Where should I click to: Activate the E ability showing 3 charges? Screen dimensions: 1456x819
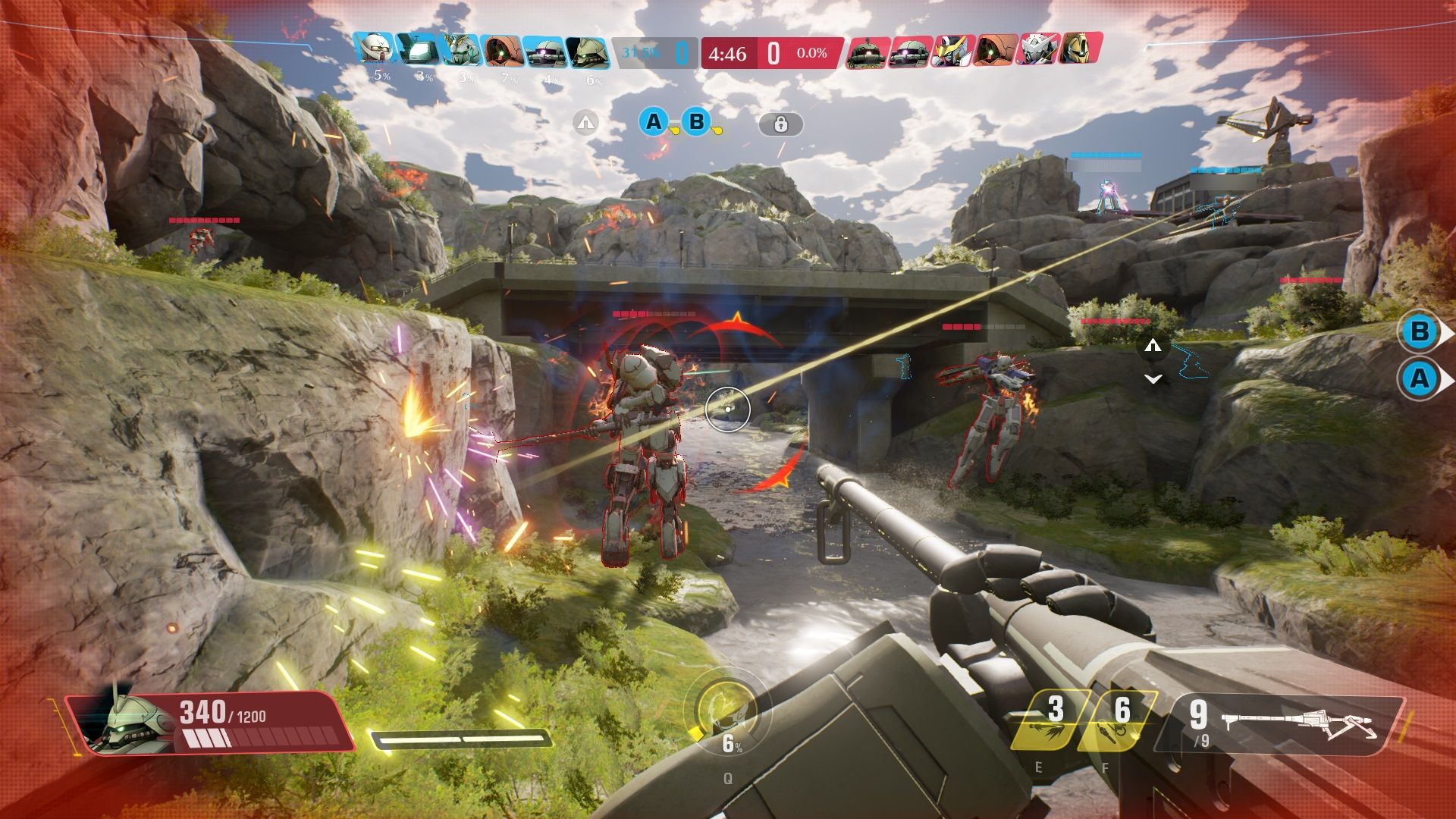coord(1052,720)
